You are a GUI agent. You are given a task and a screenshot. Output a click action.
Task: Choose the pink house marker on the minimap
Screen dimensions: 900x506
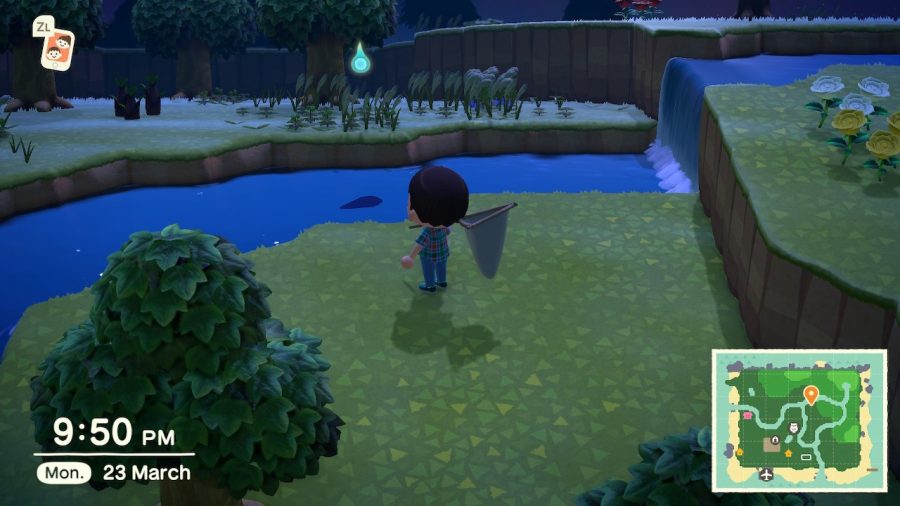tap(745, 414)
